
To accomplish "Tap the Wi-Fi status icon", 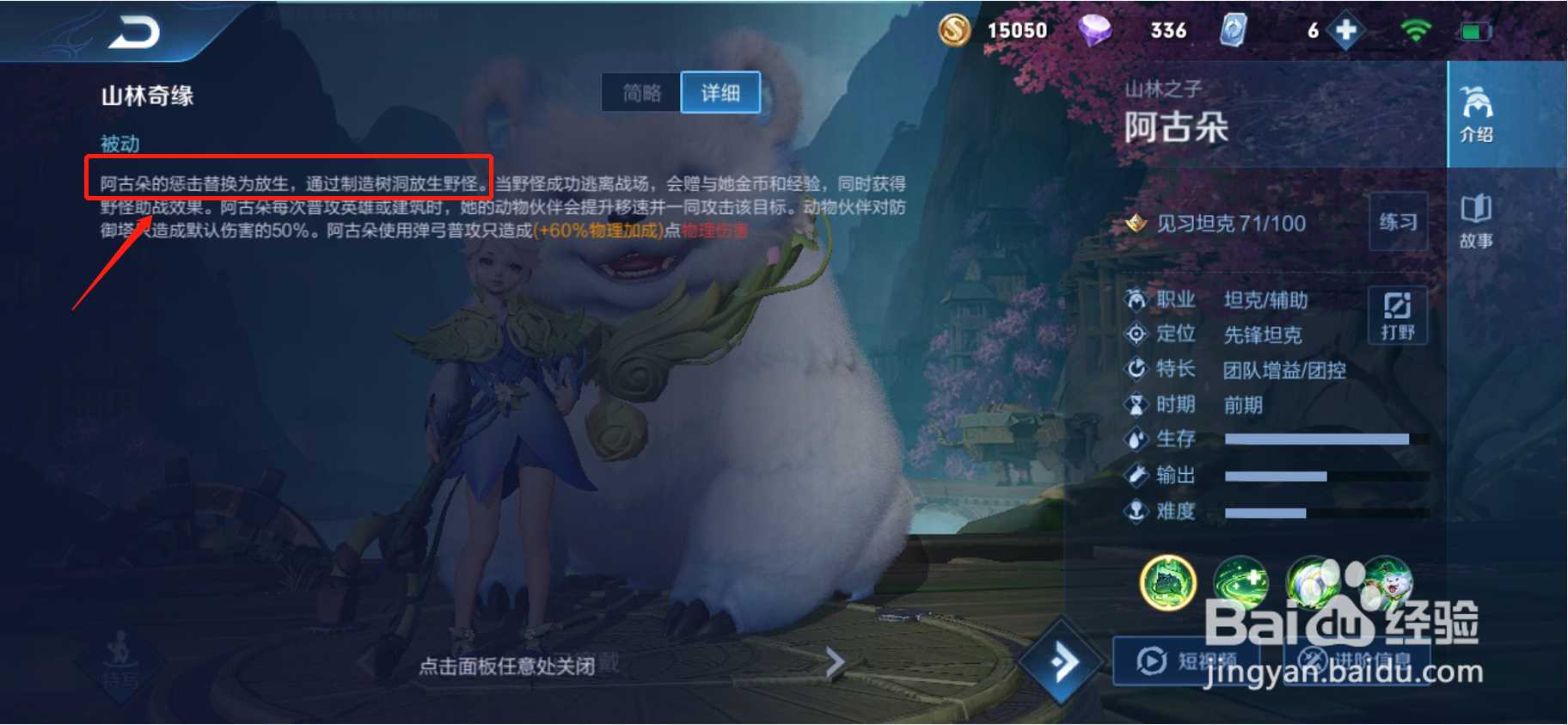I will pos(1415,30).
